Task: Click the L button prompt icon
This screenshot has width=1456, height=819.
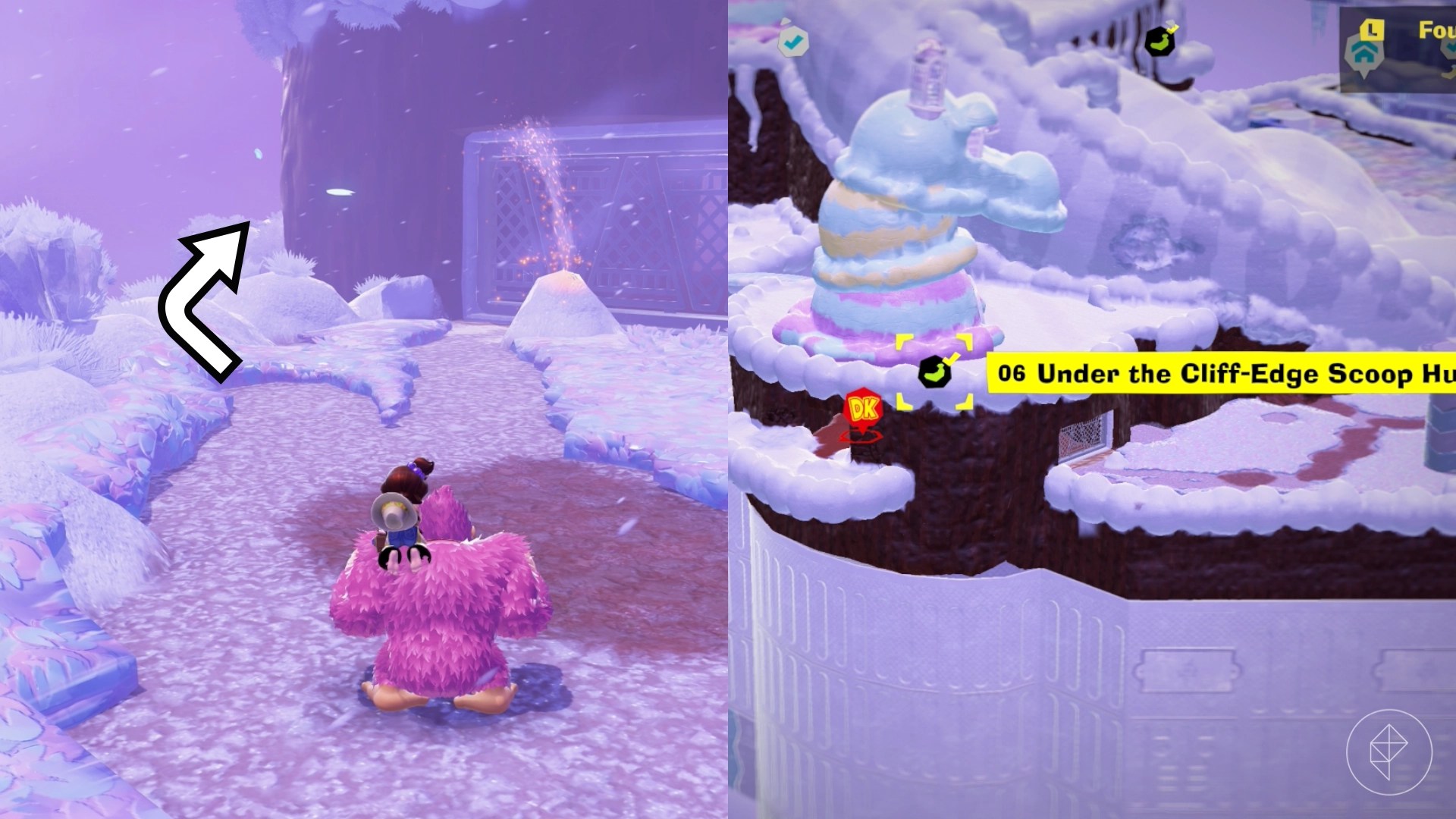Action: click(x=1373, y=30)
